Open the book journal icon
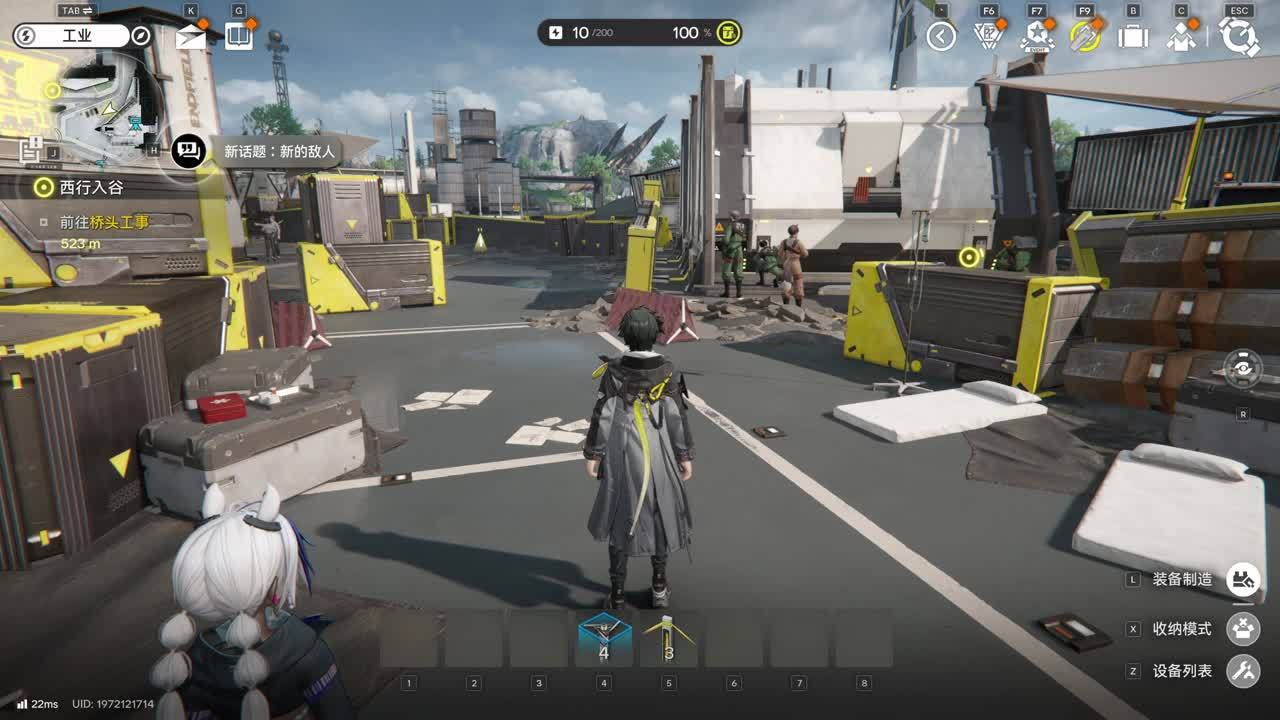The width and height of the screenshot is (1280, 720). pyautogui.click(x=238, y=37)
